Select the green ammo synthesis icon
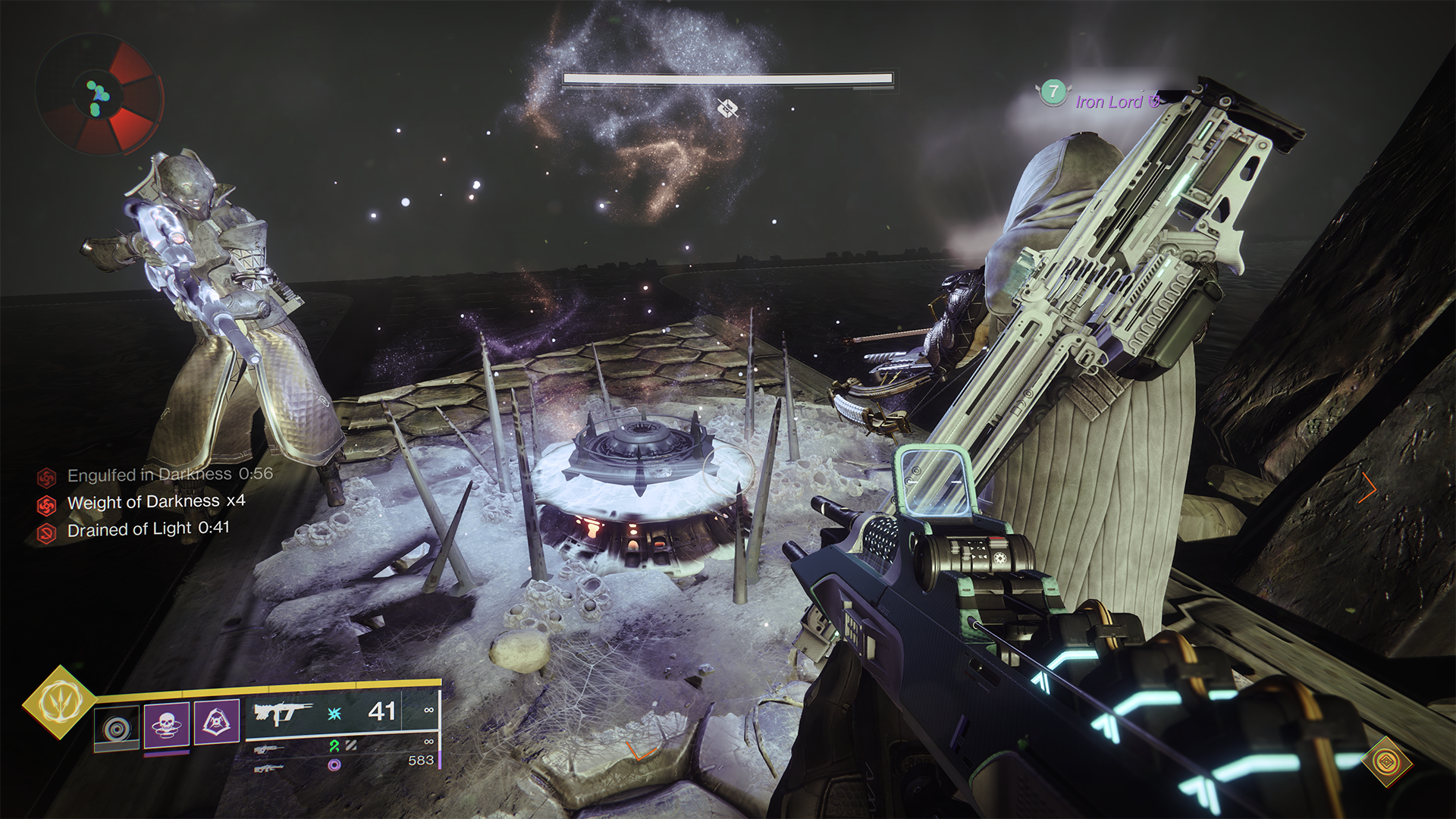This screenshot has width=1456, height=819. [334, 748]
